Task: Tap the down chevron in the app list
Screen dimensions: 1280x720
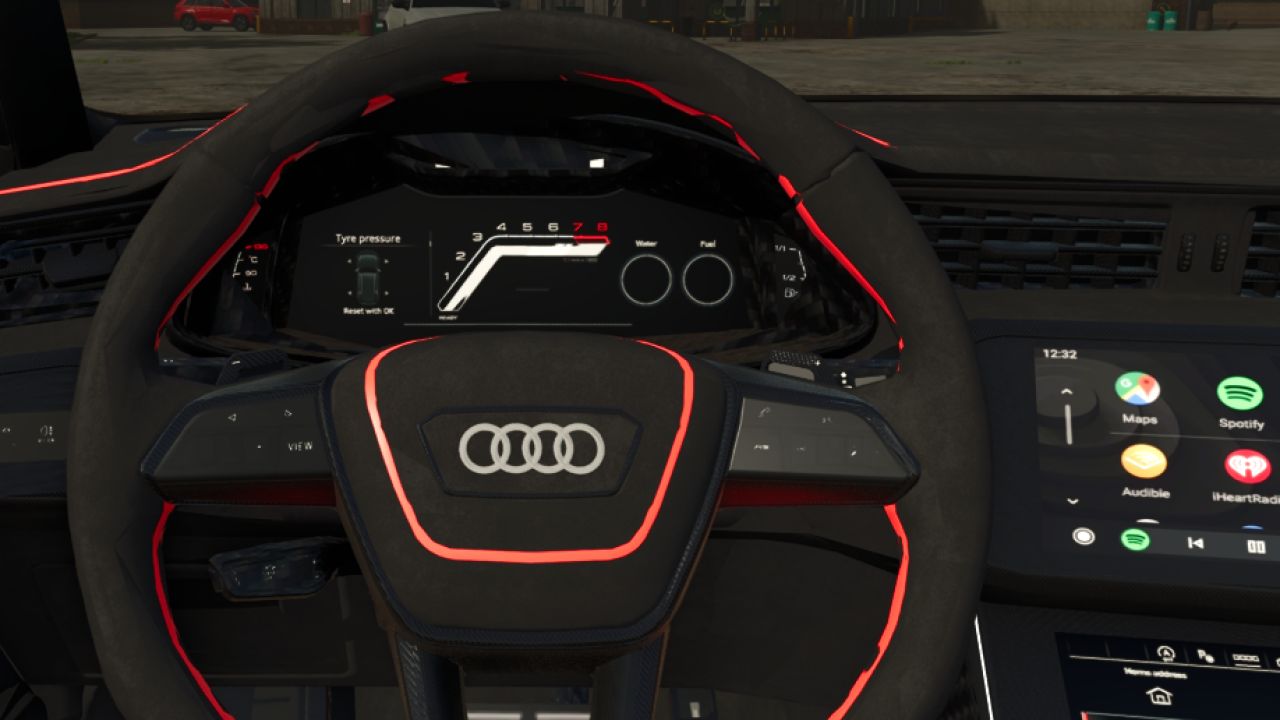Action: tap(1071, 502)
